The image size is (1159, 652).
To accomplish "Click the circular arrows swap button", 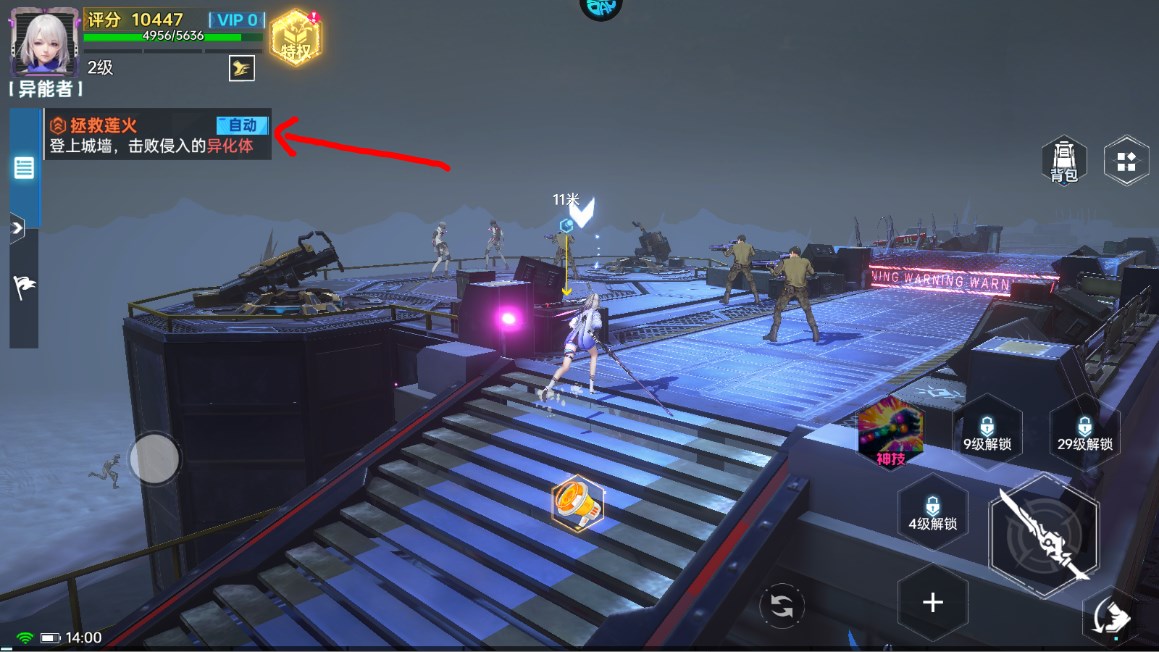I will click(781, 606).
